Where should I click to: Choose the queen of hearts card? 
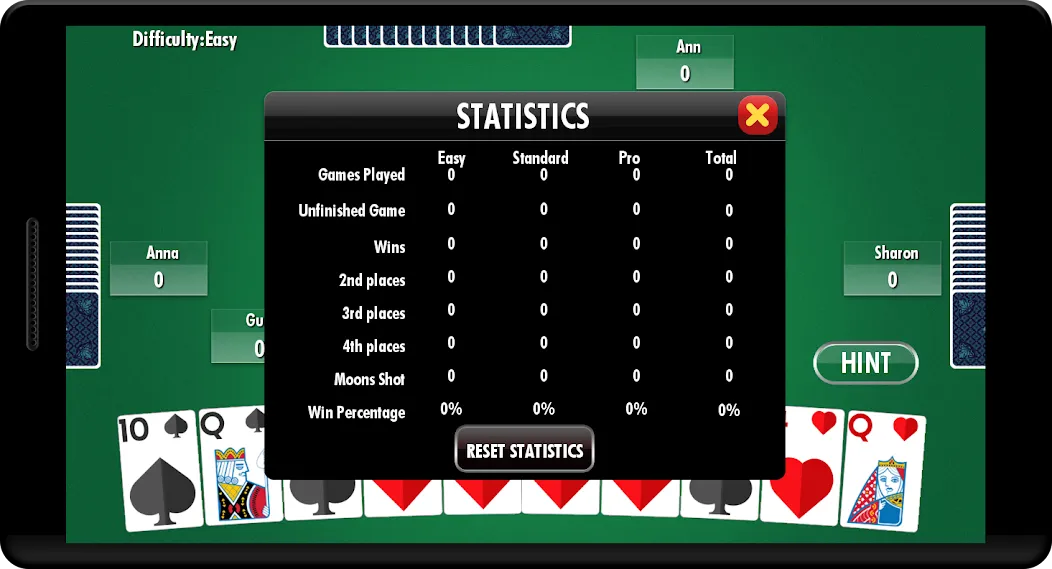coord(884,470)
